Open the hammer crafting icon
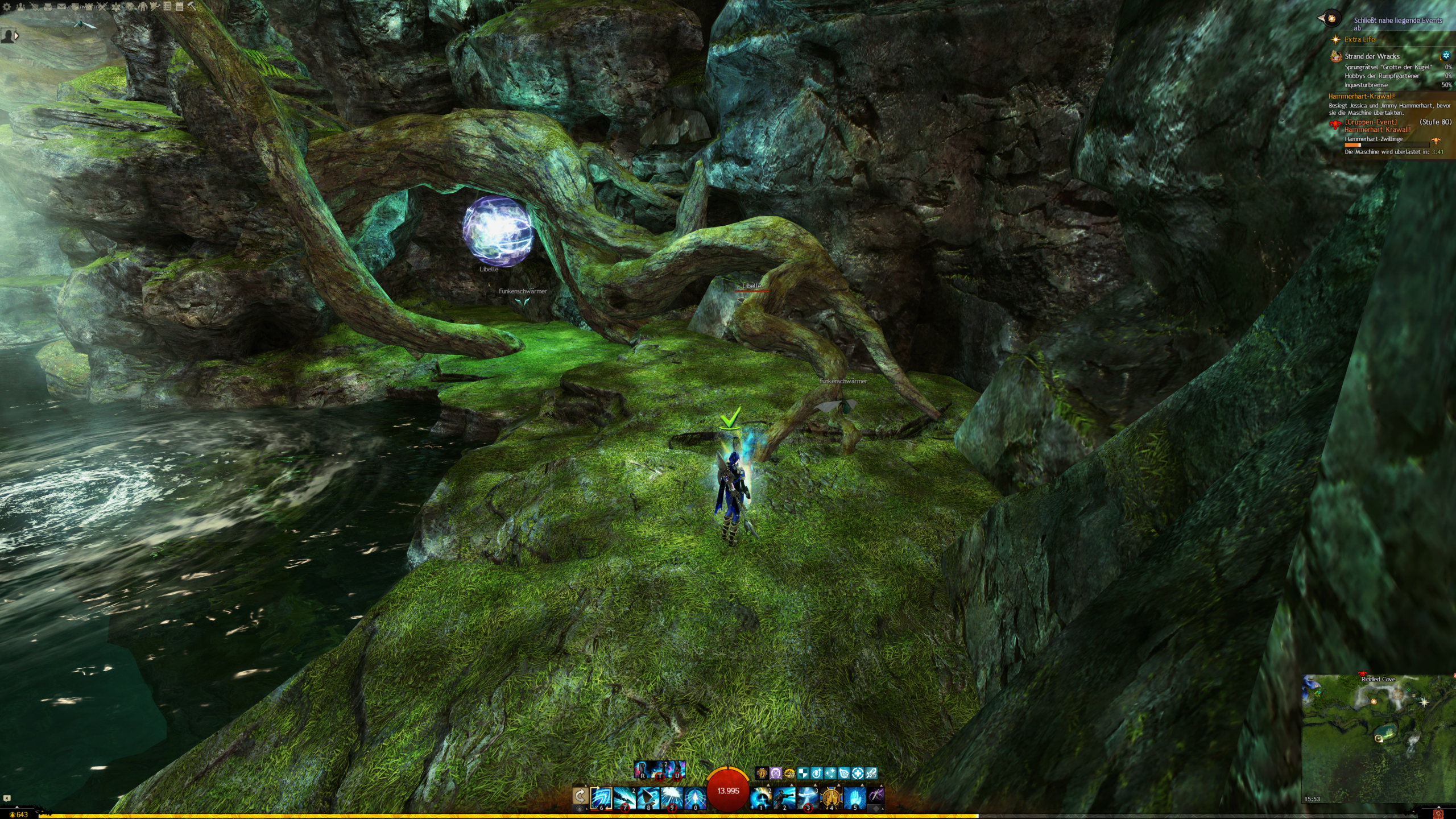This screenshot has height=819, width=1456. tap(192, 6)
